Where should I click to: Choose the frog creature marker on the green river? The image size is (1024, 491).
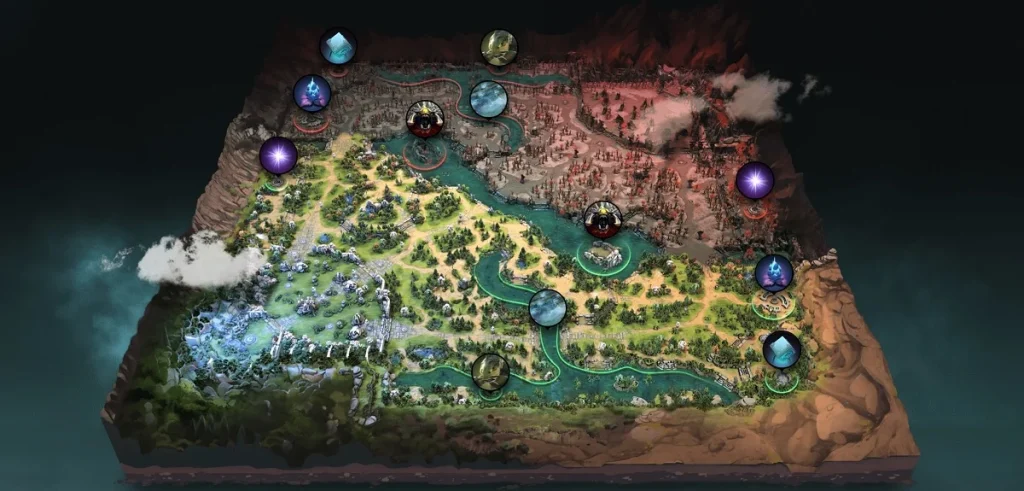coord(490,370)
